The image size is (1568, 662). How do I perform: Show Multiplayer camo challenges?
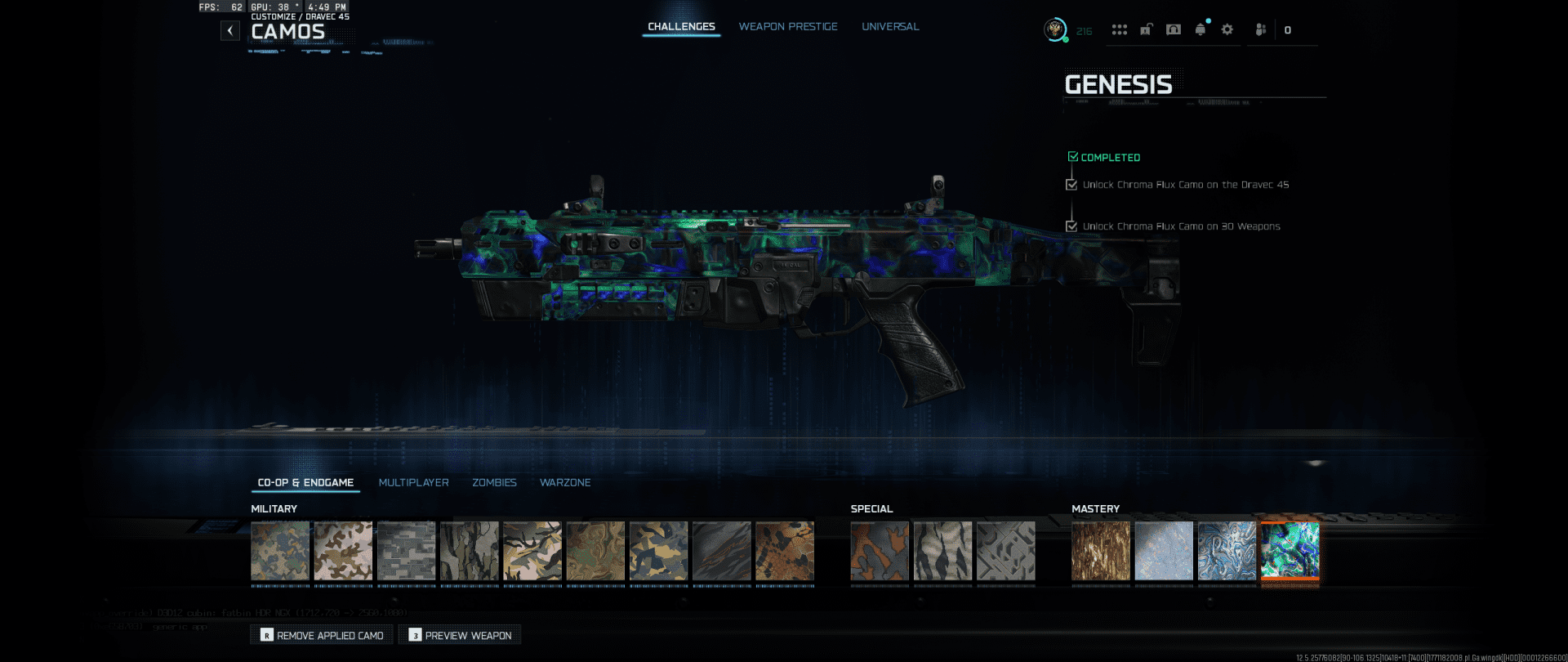click(x=413, y=483)
